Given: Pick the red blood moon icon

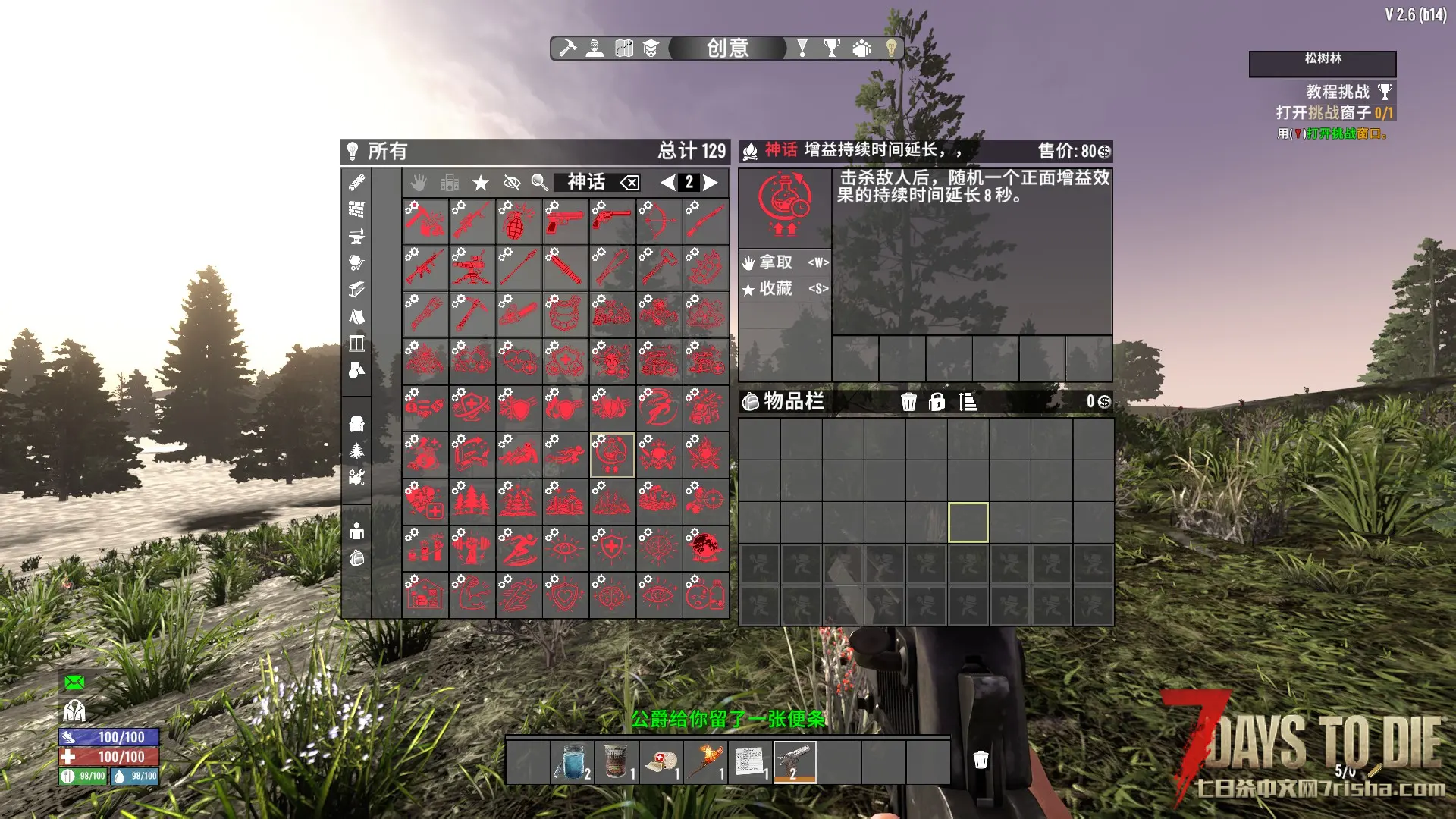Looking at the screenshot, I should pyautogui.click(x=705, y=547).
